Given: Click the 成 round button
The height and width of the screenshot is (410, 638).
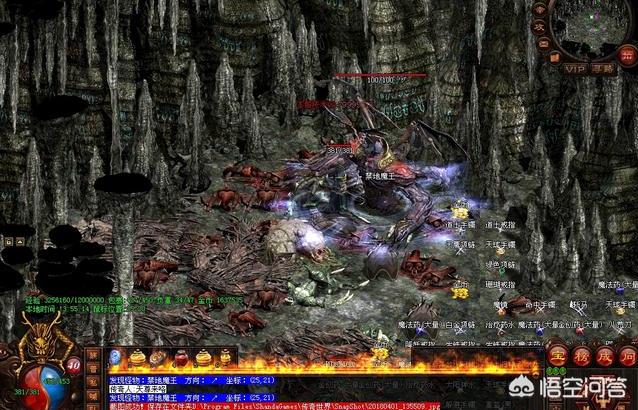Looking at the screenshot, I should [x=602, y=358].
